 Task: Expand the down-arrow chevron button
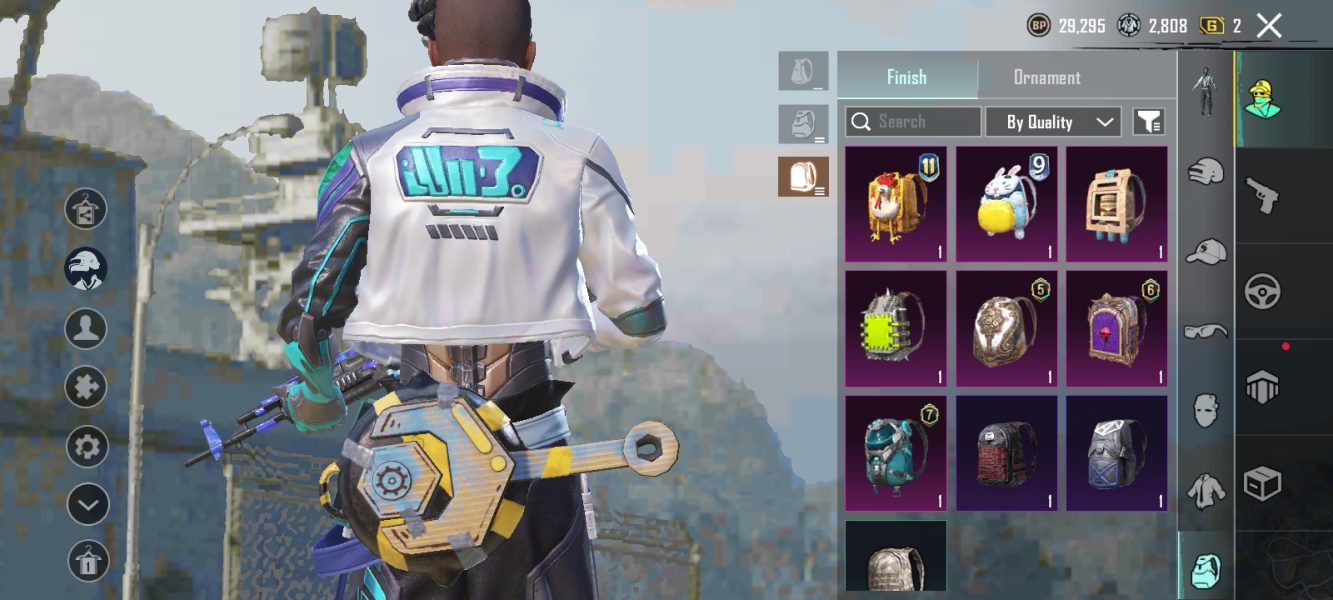point(87,504)
